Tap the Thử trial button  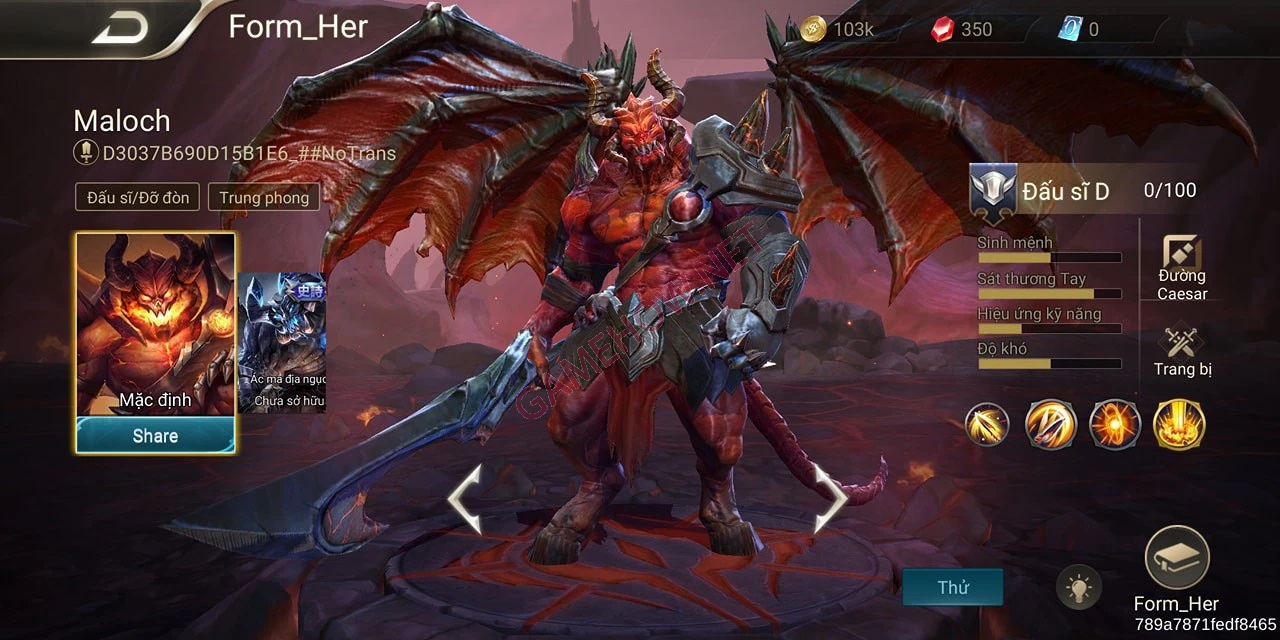coord(952,587)
